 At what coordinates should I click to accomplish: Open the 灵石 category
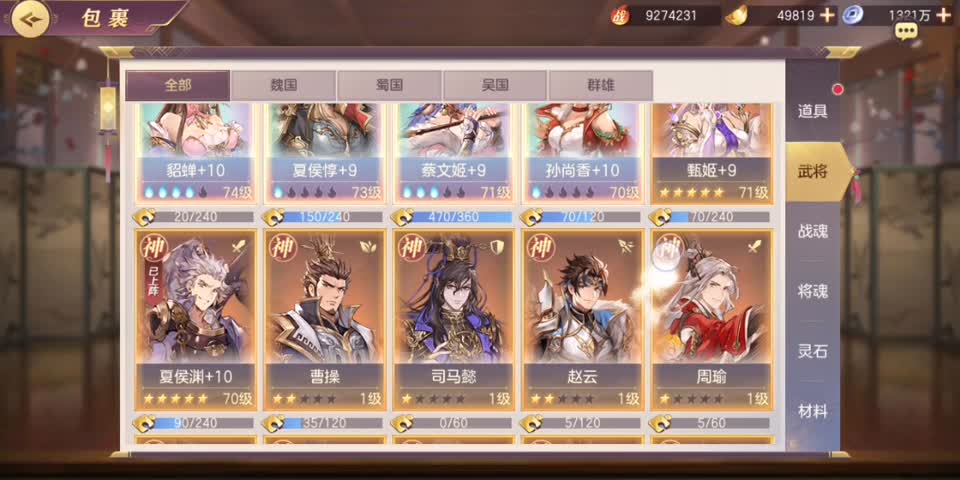coord(812,351)
